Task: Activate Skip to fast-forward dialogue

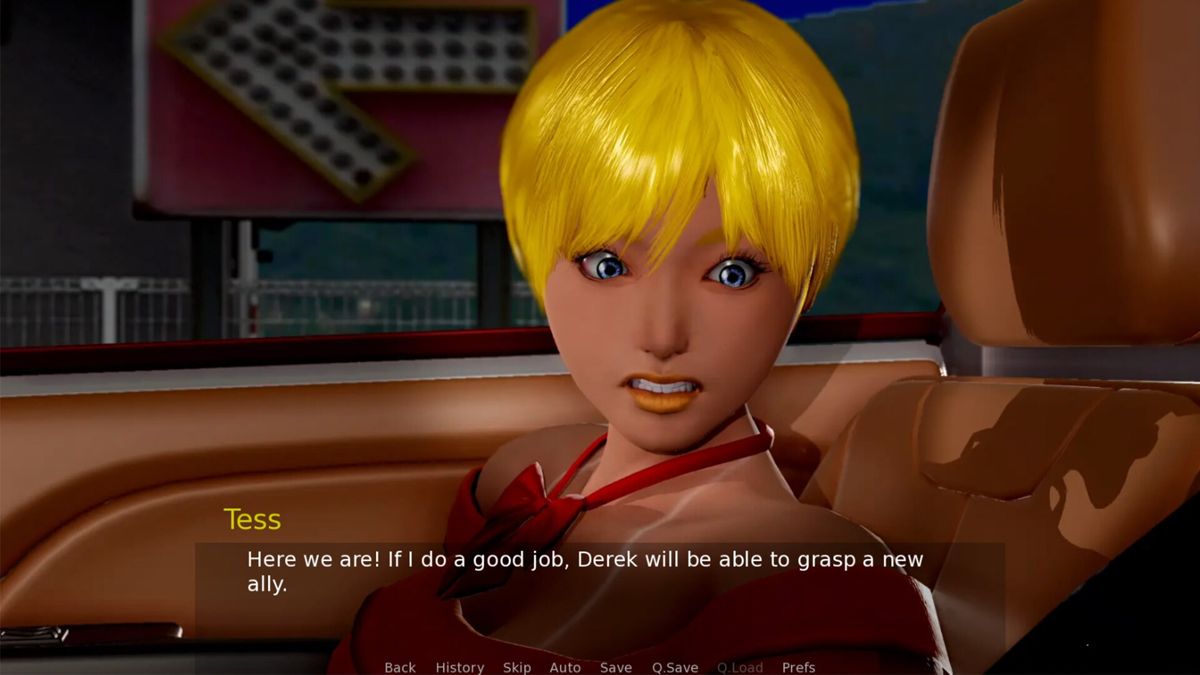Action: click(x=517, y=667)
